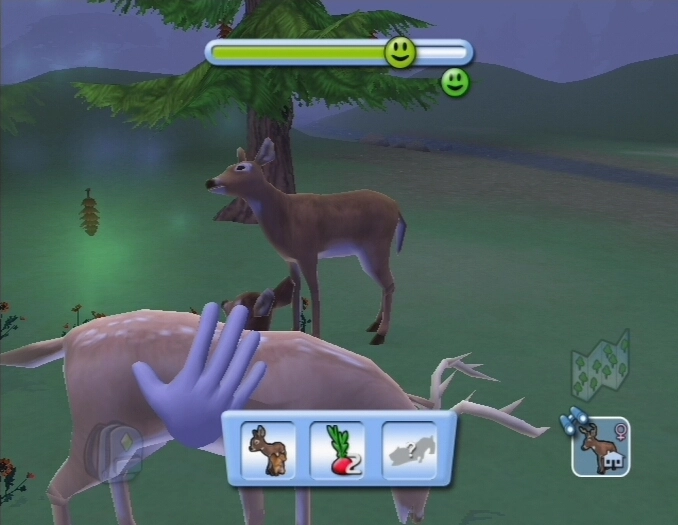This screenshot has width=678, height=525.
Task: Choose the radish food item icon
Action: pyautogui.click(x=337, y=450)
